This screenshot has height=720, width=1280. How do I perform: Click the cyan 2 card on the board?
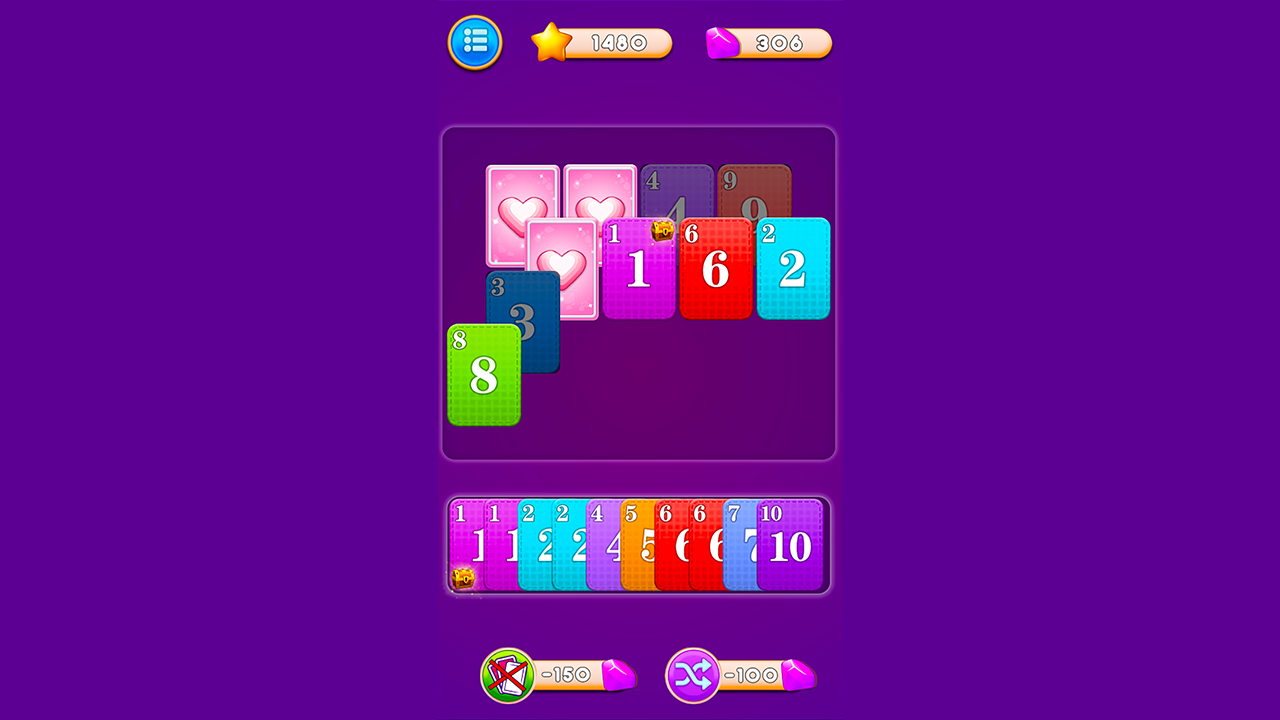click(x=793, y=268)
